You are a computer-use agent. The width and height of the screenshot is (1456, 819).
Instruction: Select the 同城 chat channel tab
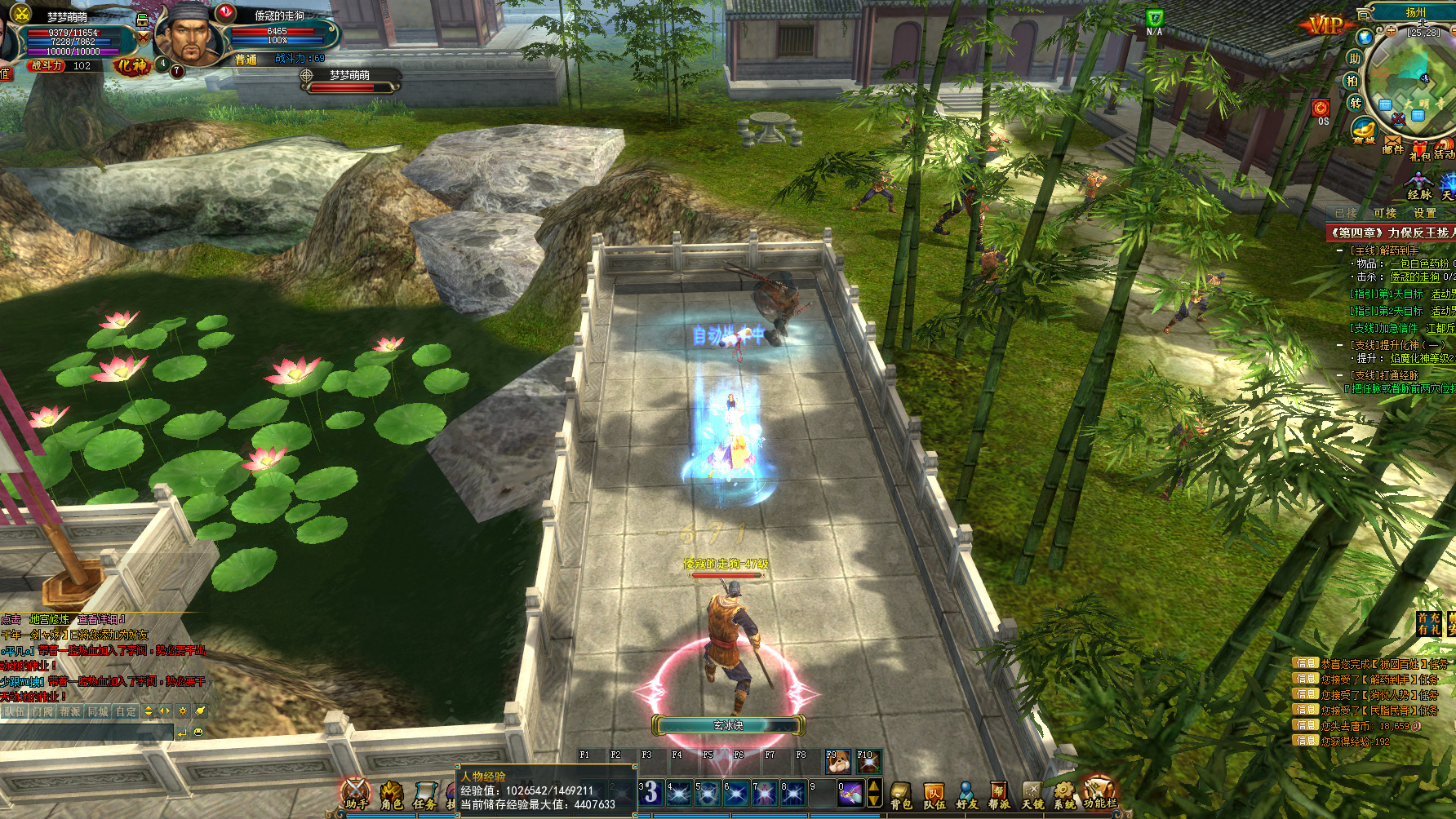coord(98,711)
